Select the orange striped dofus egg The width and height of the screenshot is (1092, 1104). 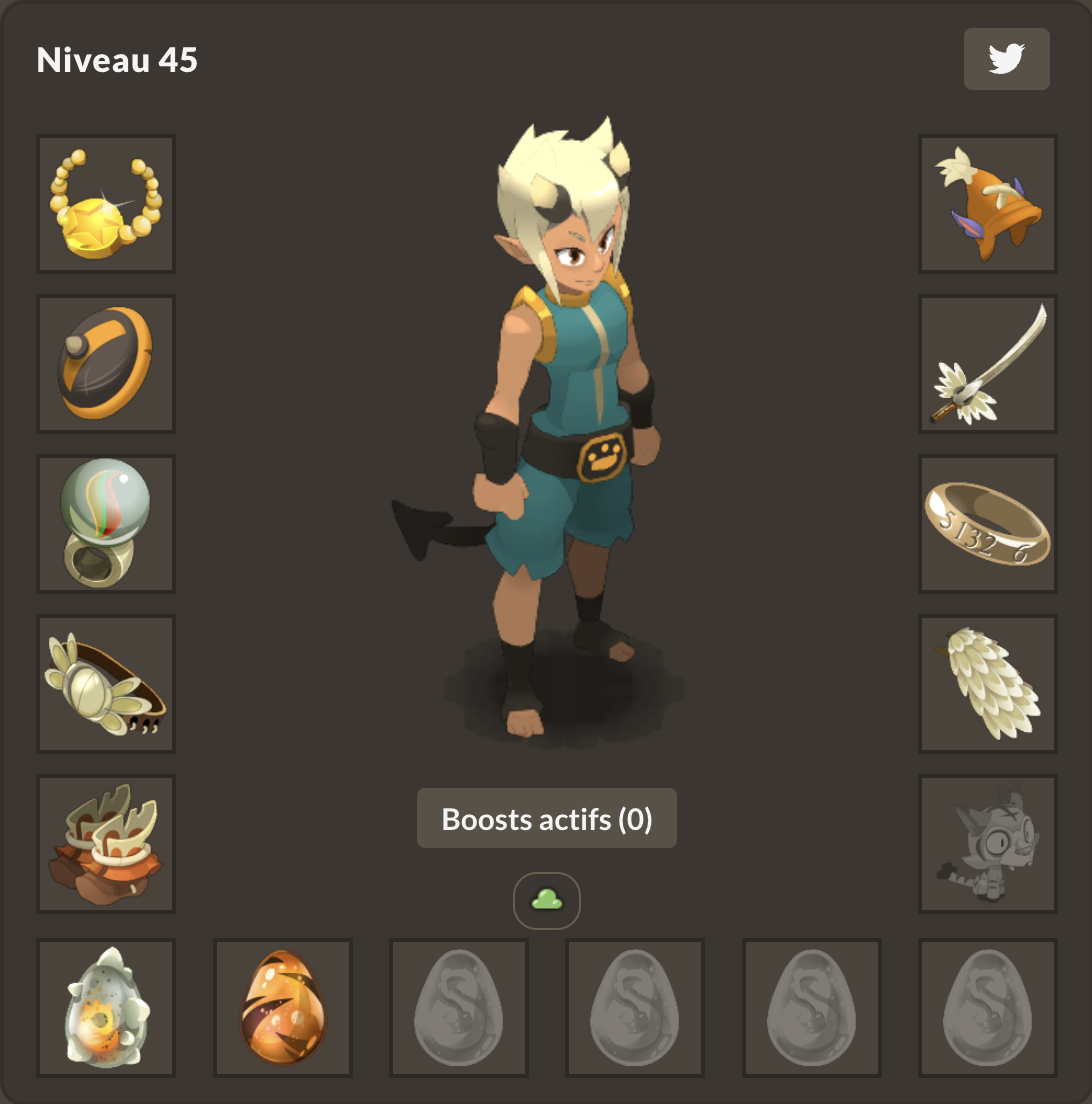click(283, 1008)
